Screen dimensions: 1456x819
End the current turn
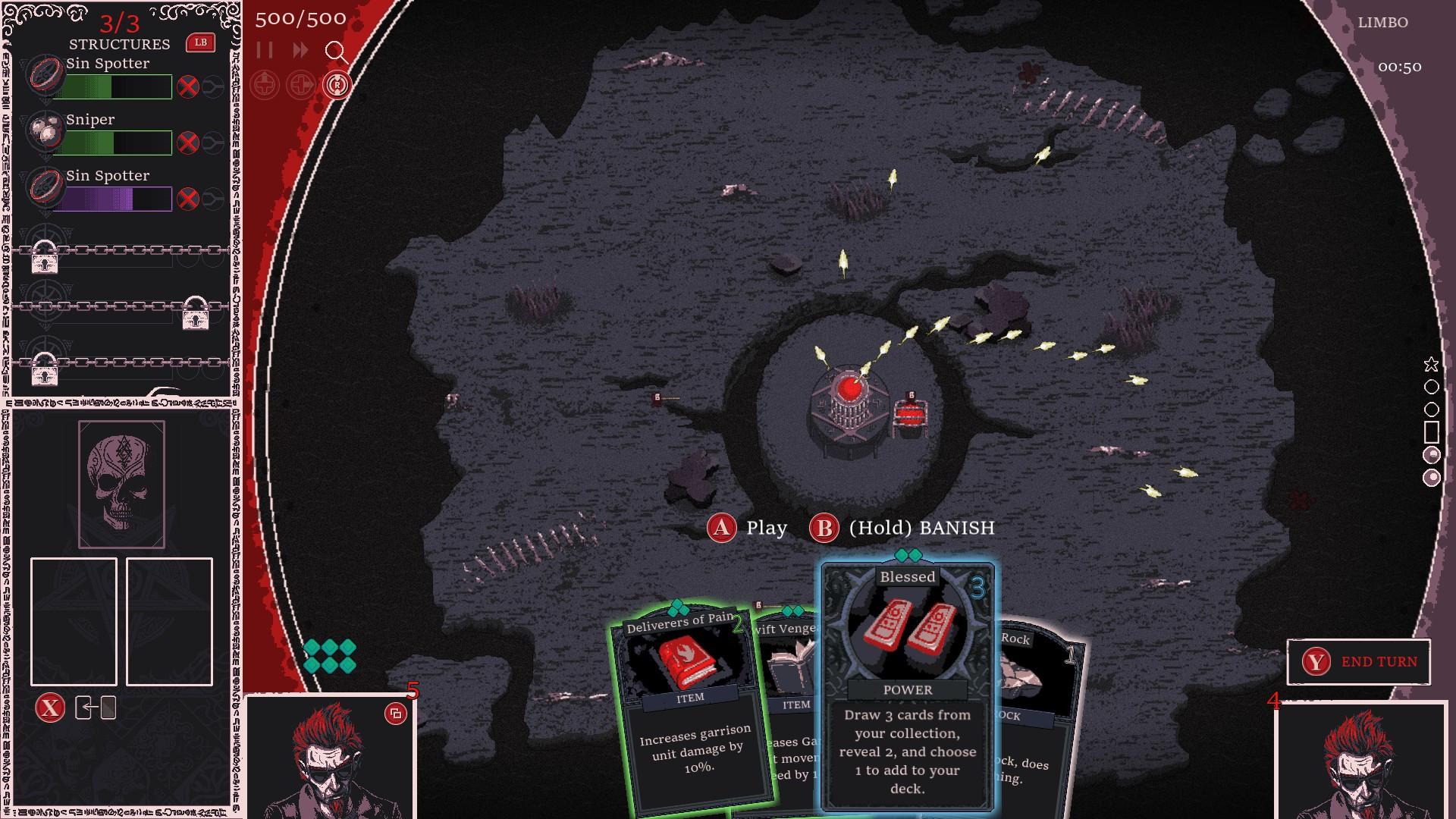coord(1358,661)
